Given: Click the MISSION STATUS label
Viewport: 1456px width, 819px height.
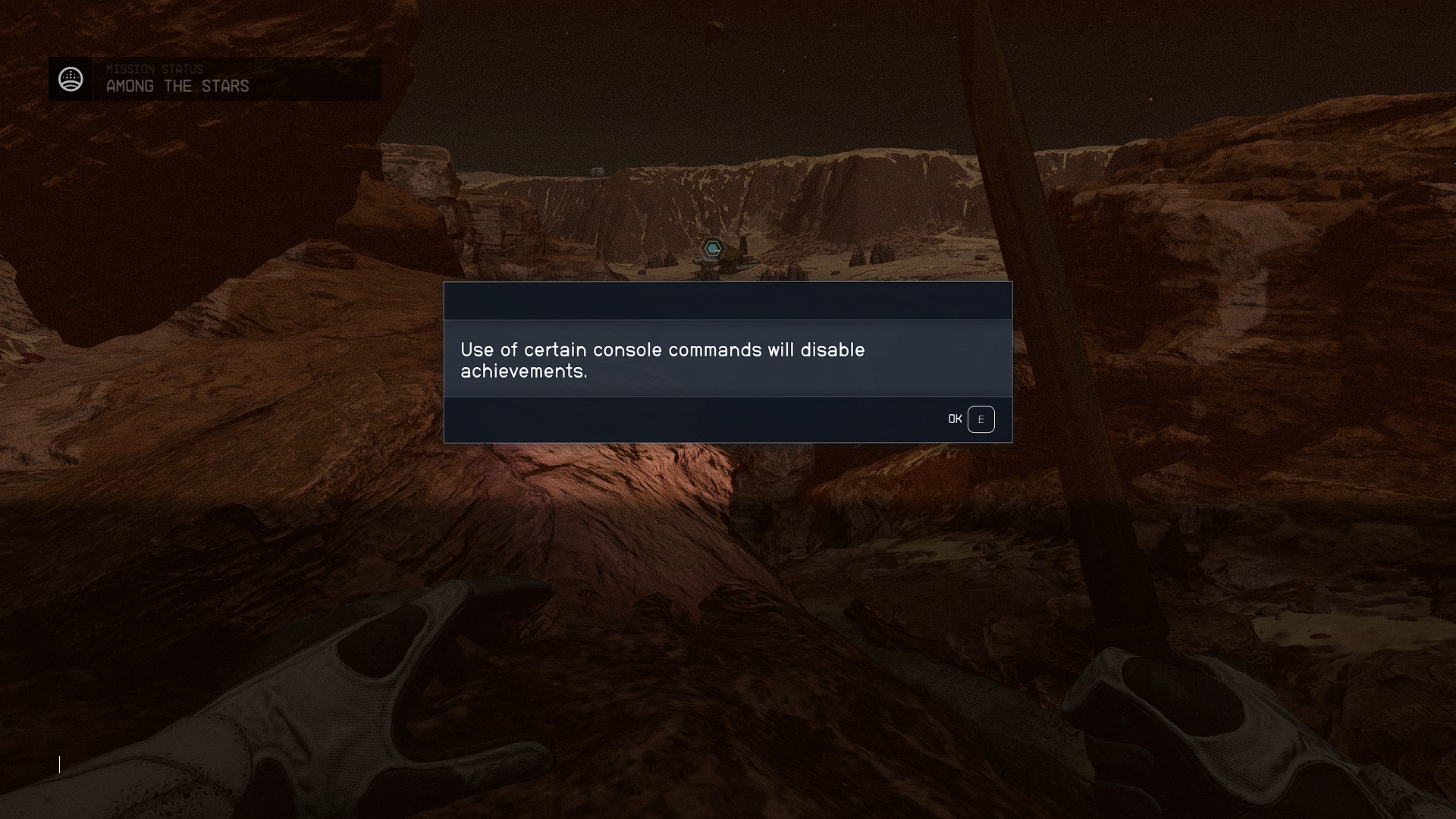Looking at the screenshot, I should (x=155, y=68).
